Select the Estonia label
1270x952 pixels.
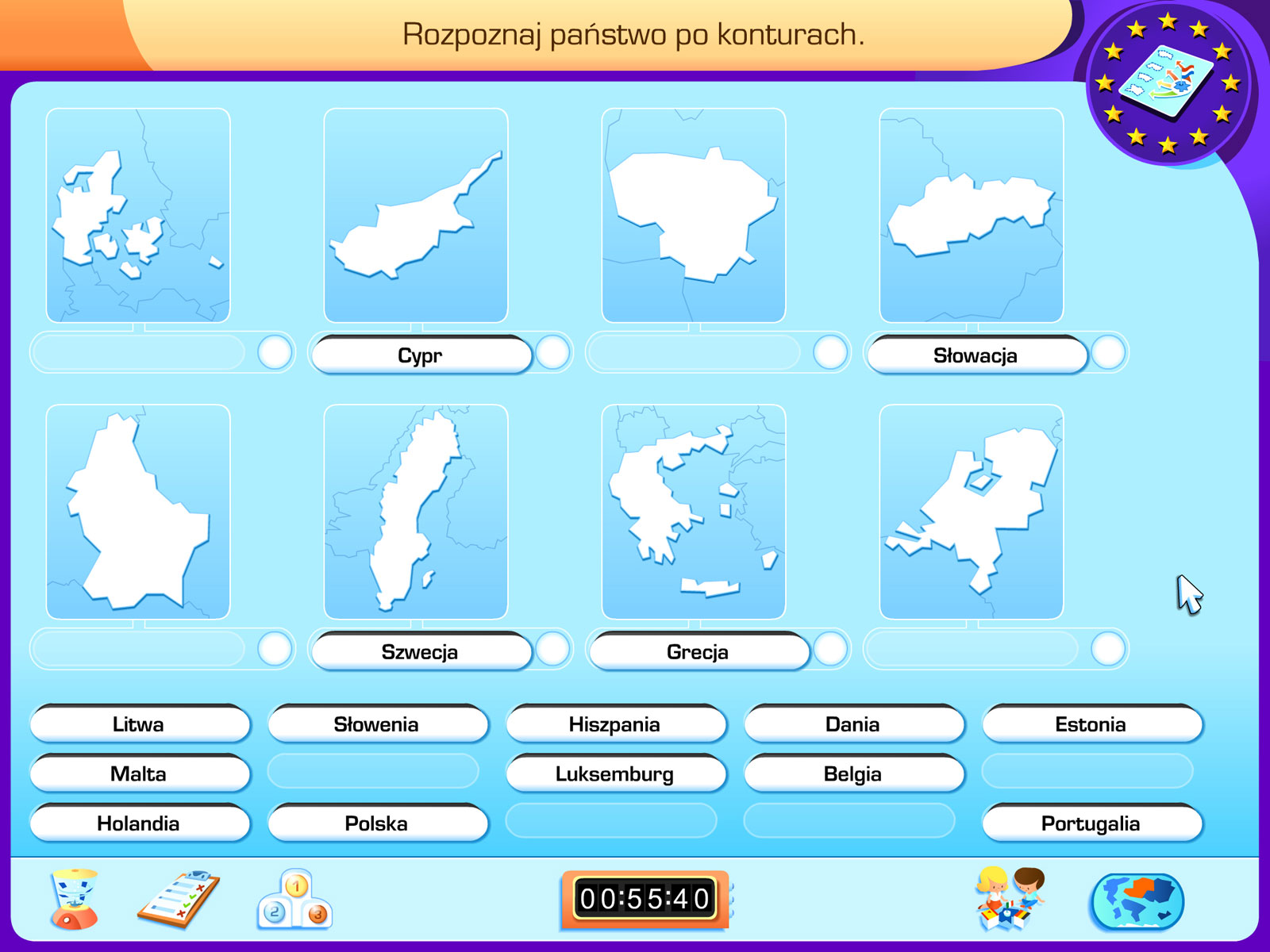(1091, 724)
